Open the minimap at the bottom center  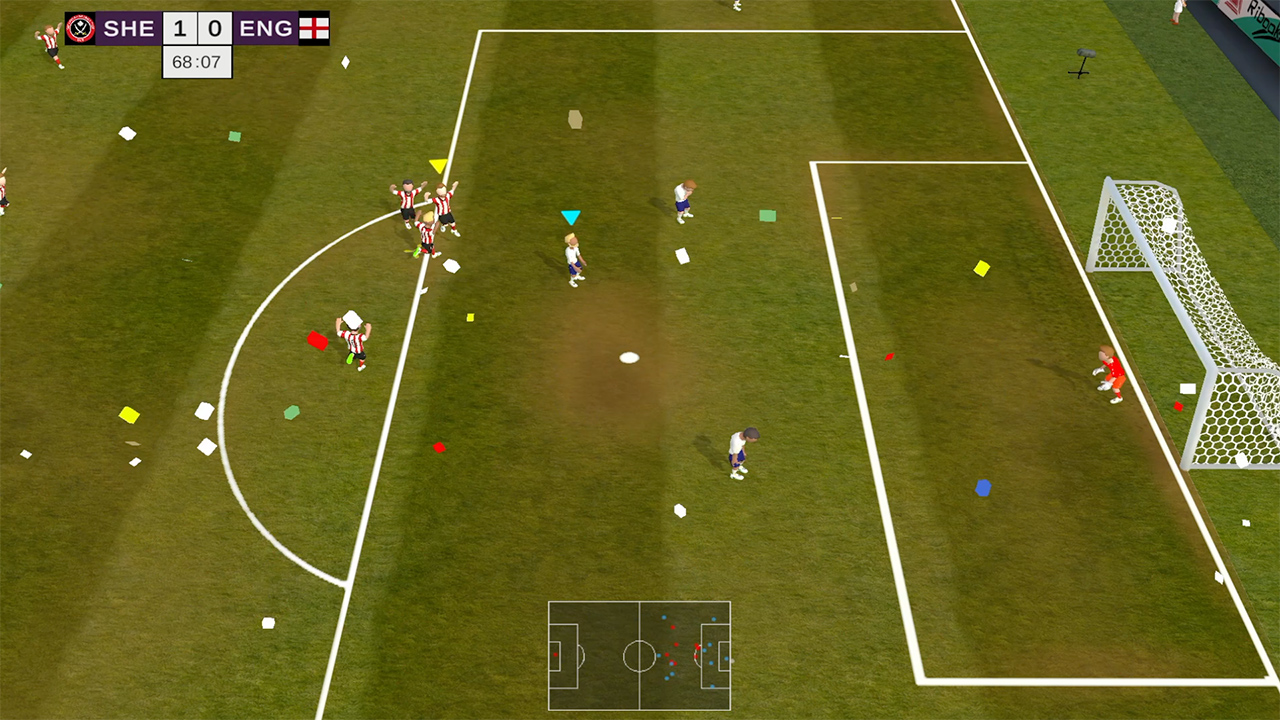coord(639,657)
